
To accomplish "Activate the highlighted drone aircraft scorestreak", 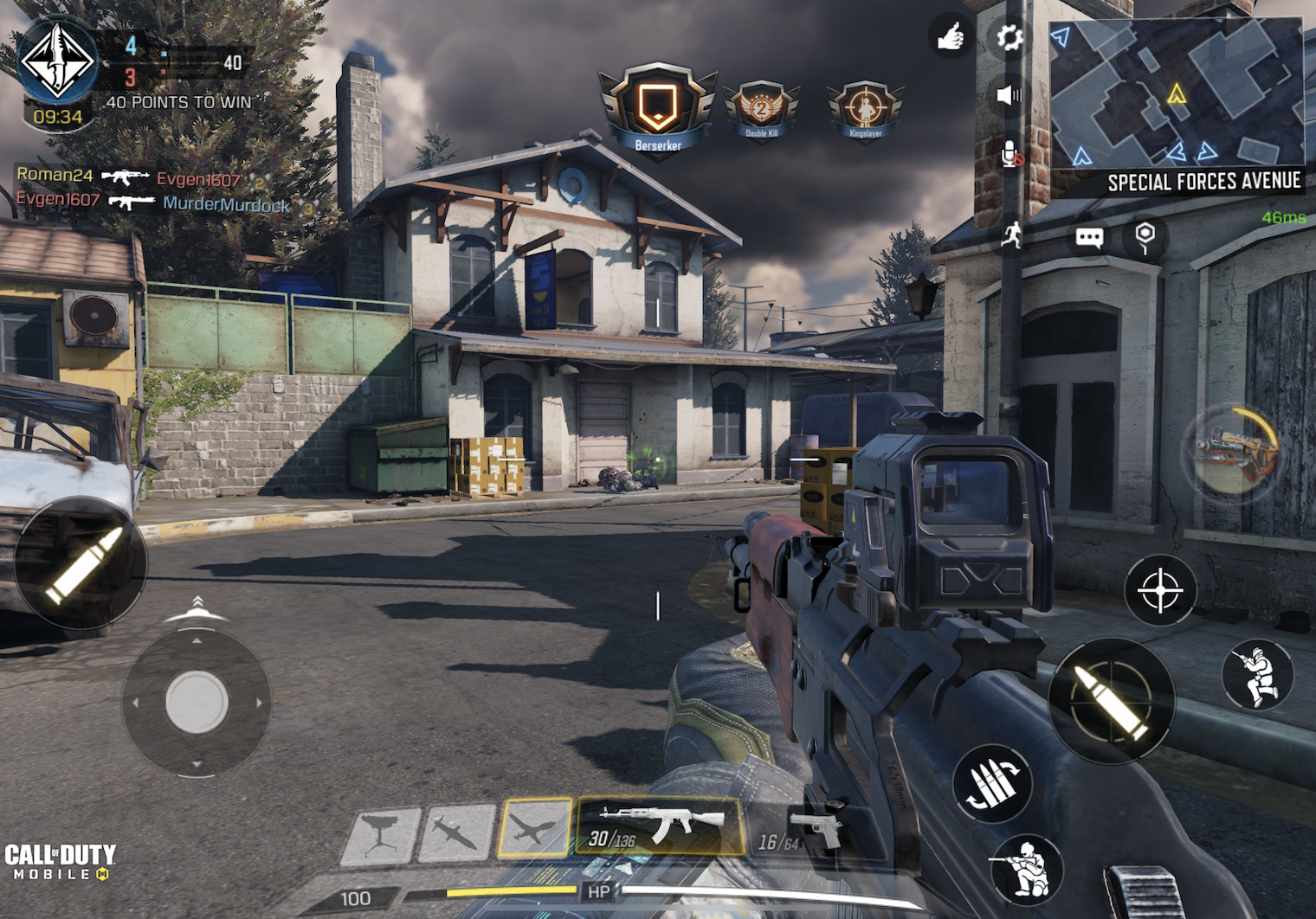I will tap(535, 829).
